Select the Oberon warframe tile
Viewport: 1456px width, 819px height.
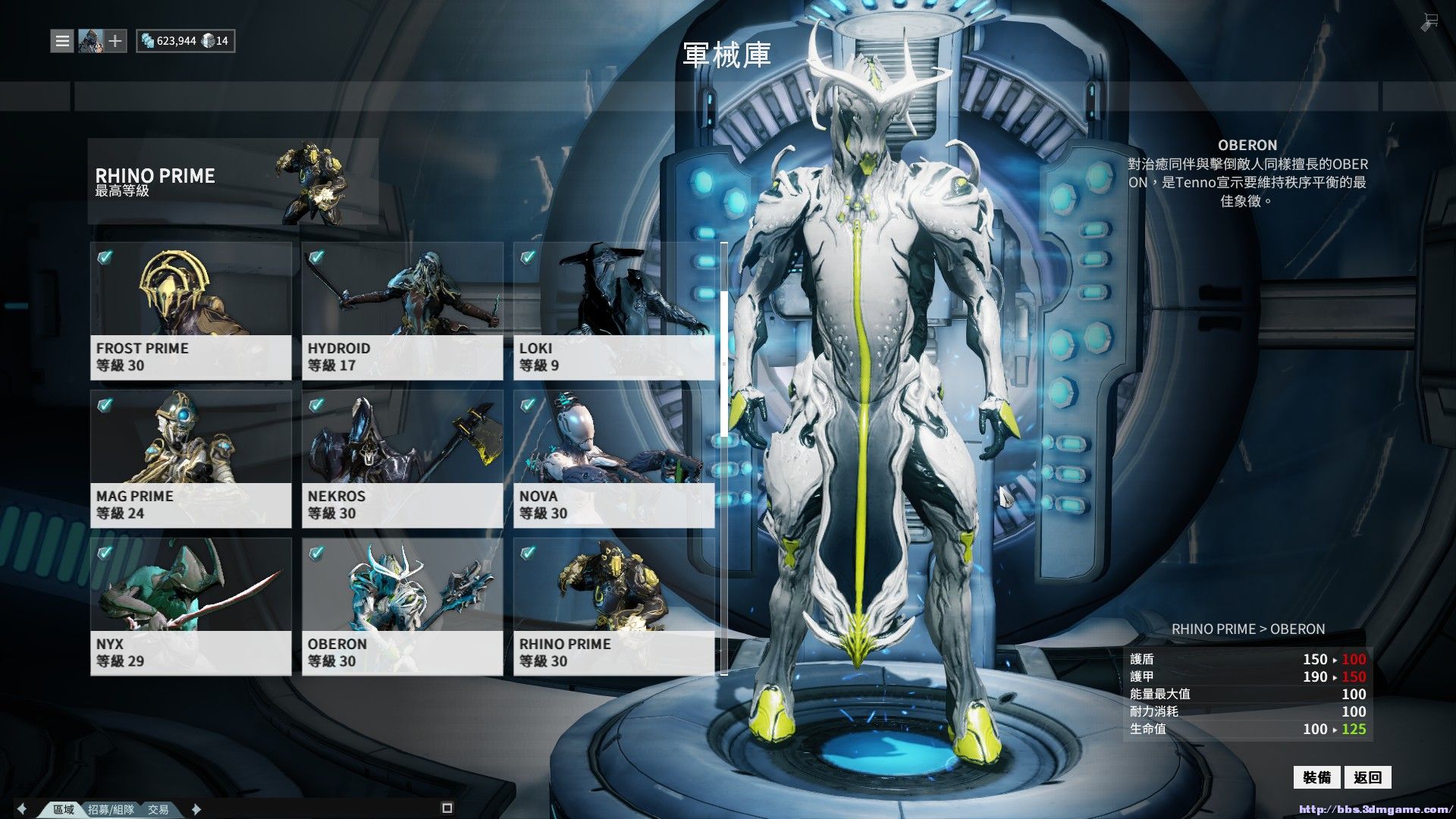point(402,607)
